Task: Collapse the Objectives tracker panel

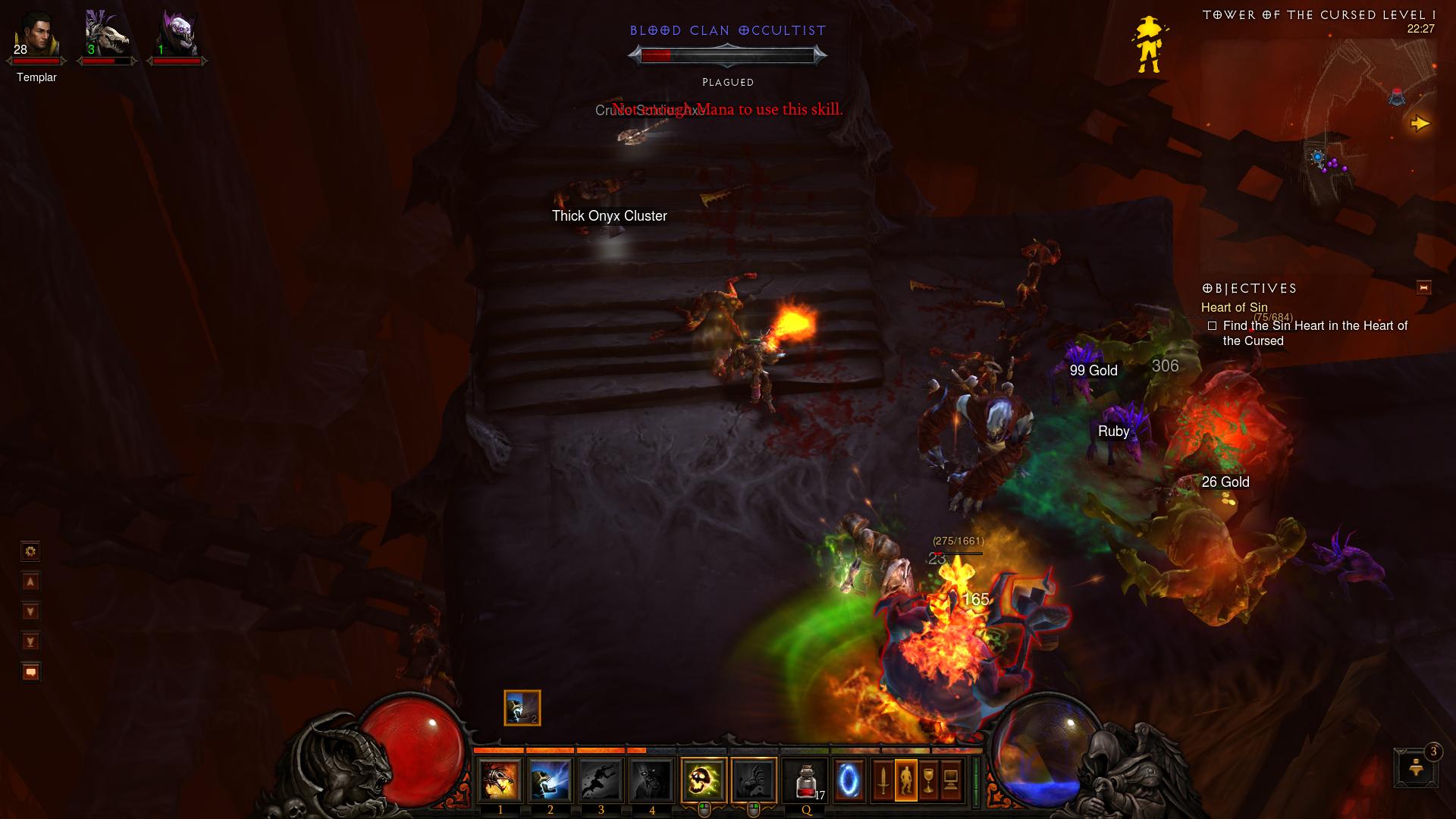Action: (1423, 287)
